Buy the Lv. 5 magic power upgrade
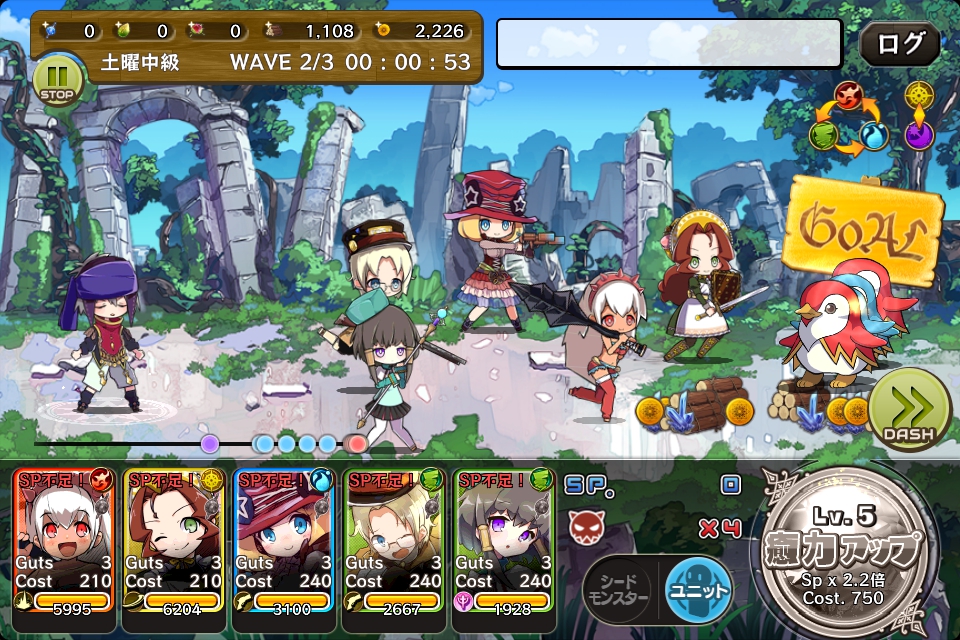The image size is (960, 640). point(852,551)
